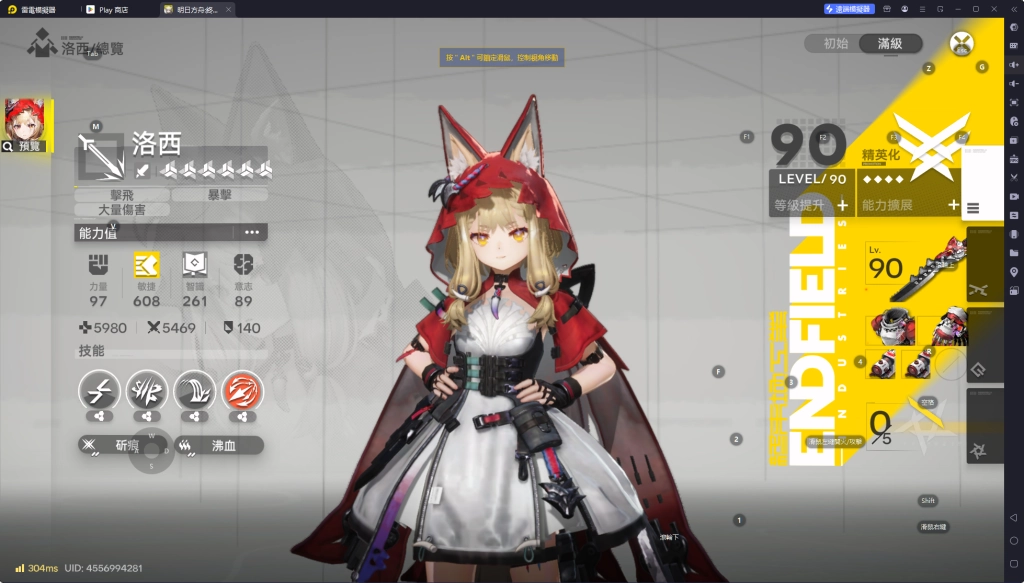Open the crossed swords side tab
This screenshot has width=1024, height=583.
pyautogui.click(x=978, y=289)
